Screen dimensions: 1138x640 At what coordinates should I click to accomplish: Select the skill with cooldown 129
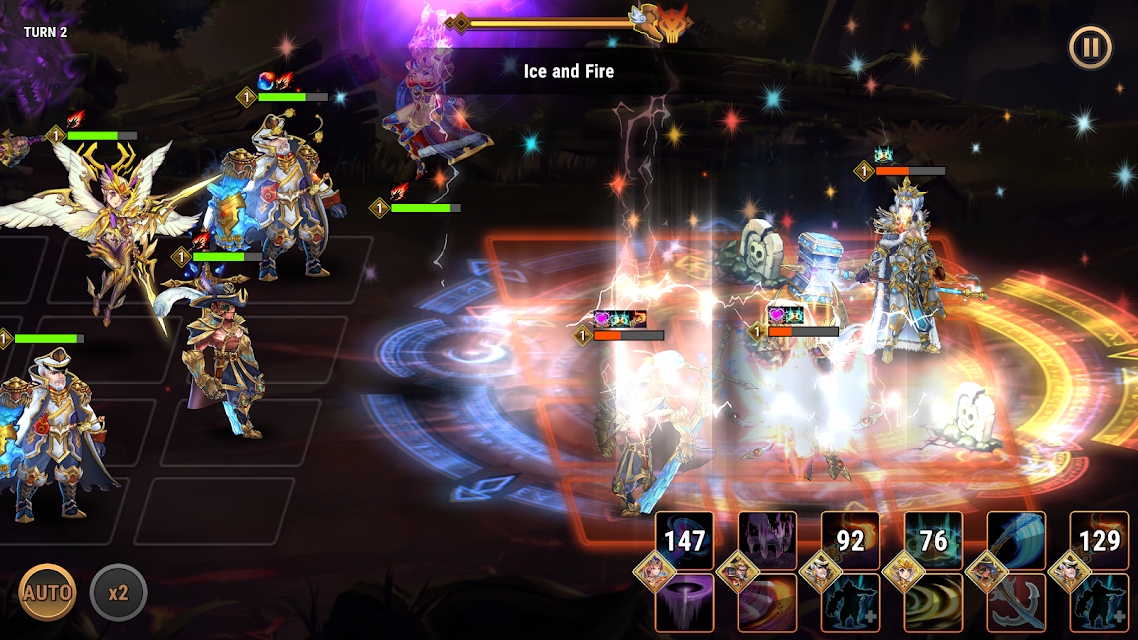coord(1100,541)
